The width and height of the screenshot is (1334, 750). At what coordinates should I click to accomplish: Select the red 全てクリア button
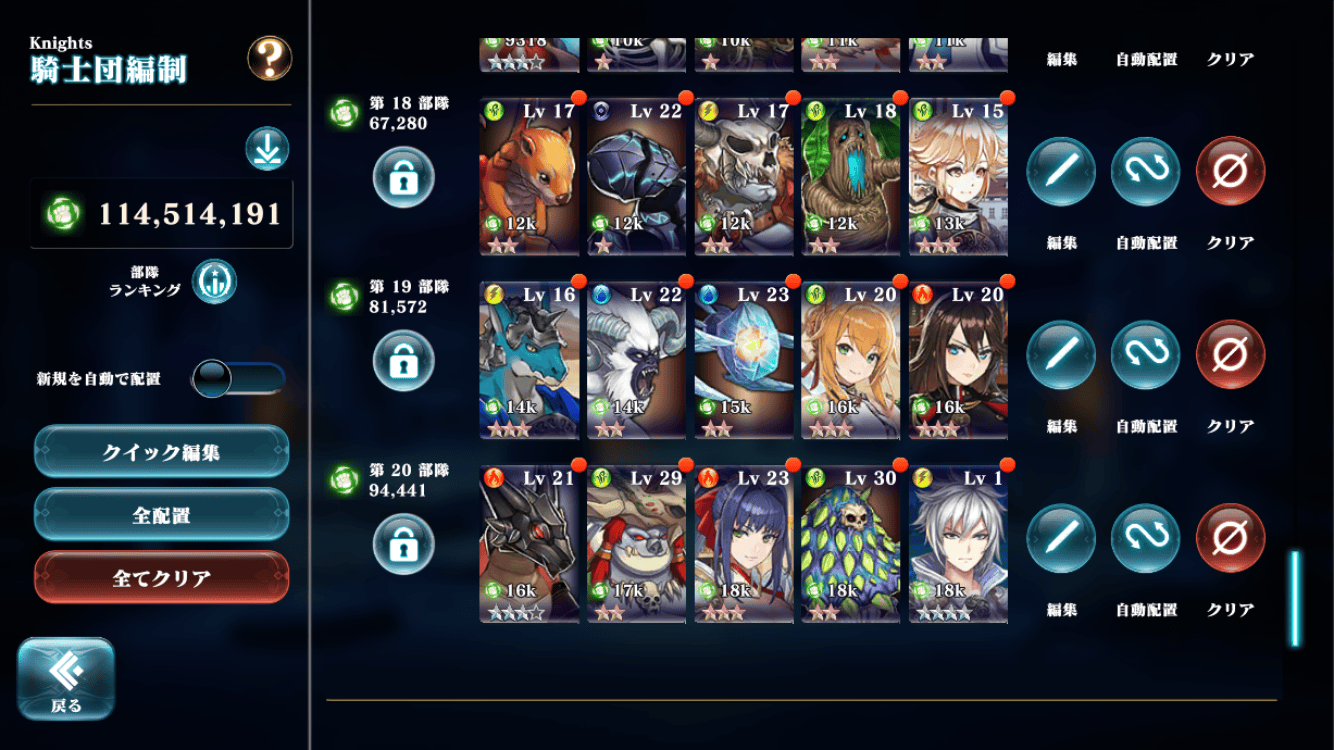coord(162,578)
